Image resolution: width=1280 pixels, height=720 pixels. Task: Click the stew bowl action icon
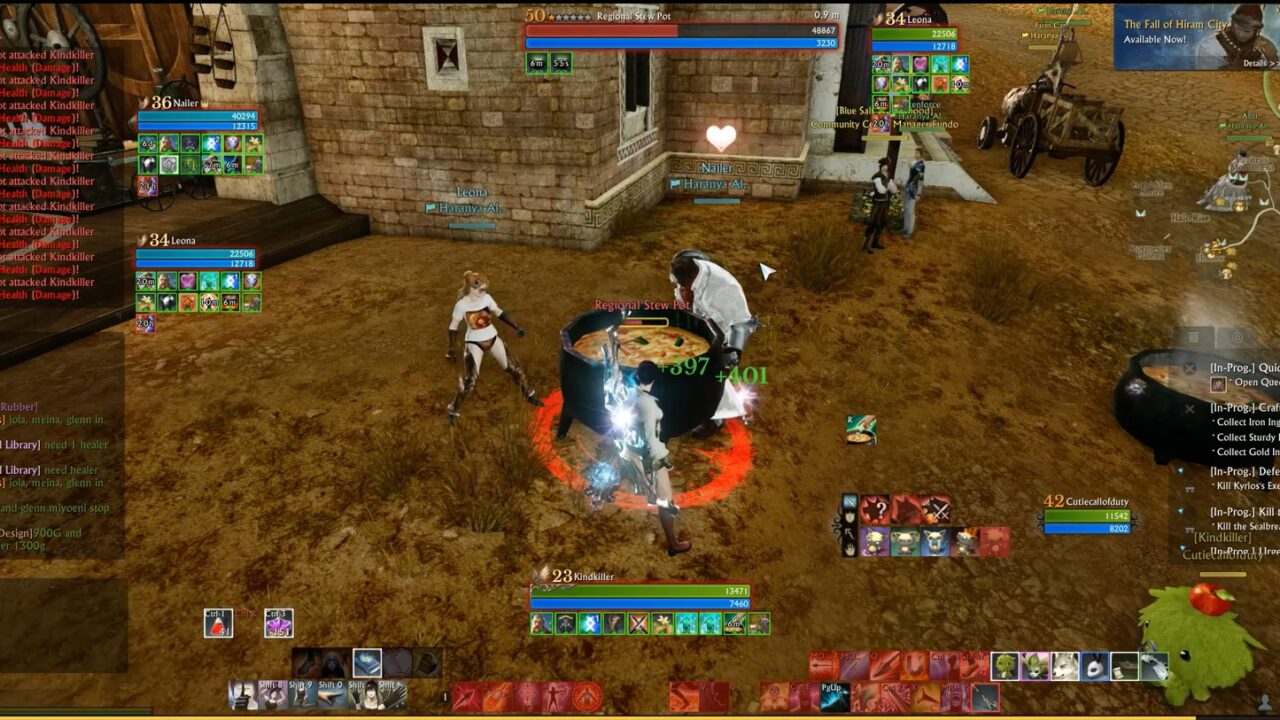[861, 430]
